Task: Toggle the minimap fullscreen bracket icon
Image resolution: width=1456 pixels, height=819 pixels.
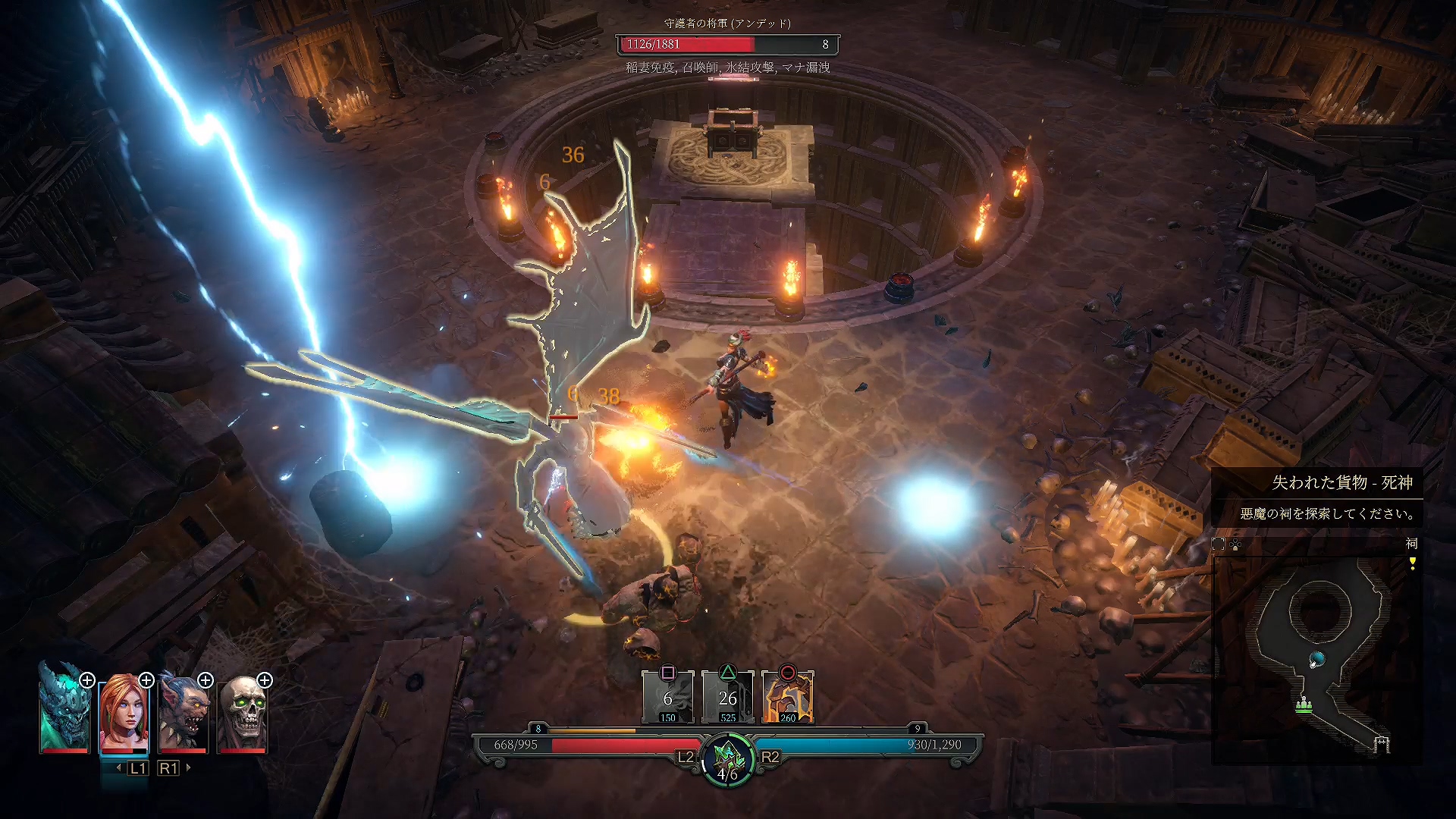Action: click(1219, 544)
